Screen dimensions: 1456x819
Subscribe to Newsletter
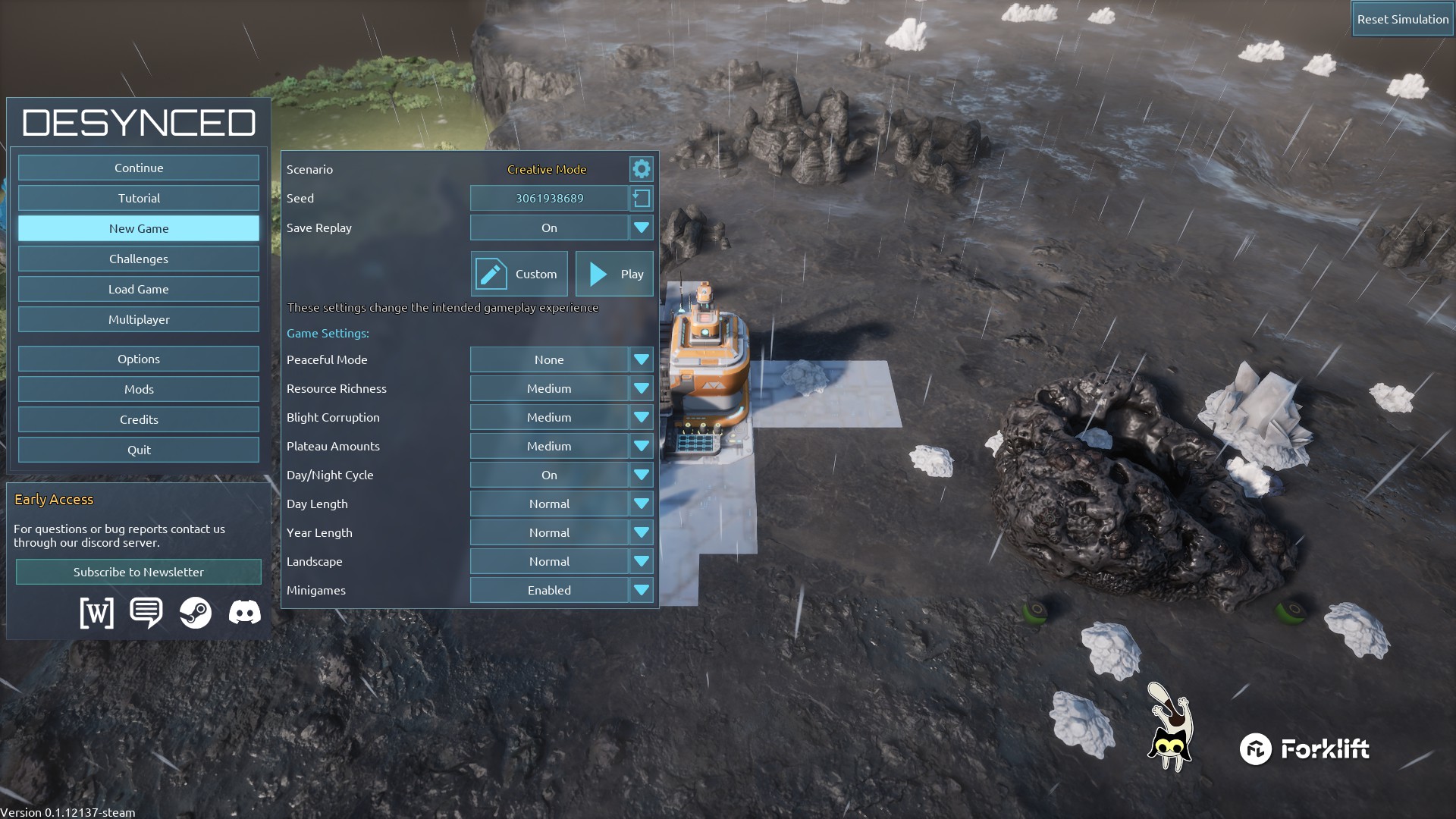(139, 572)
